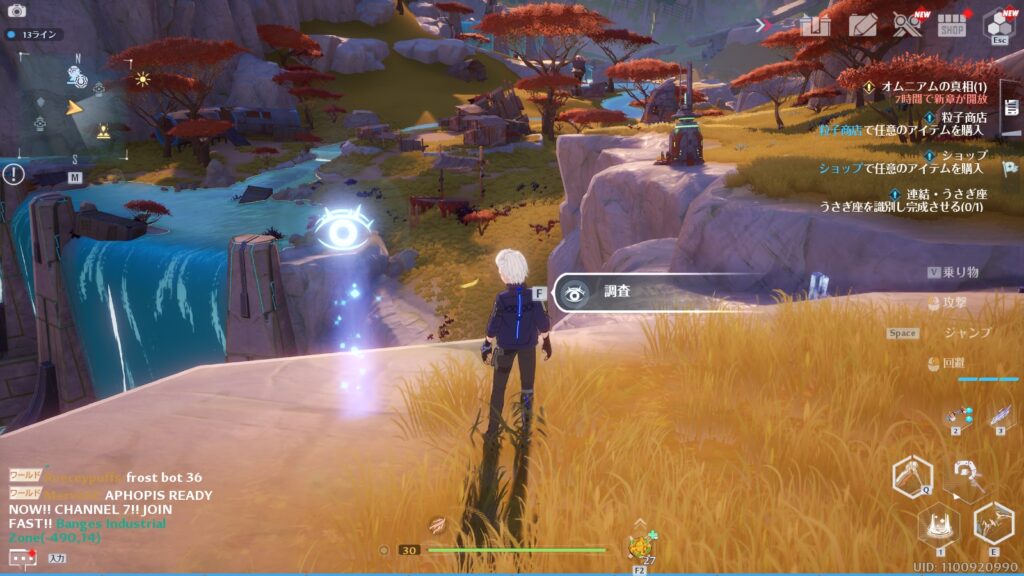Click the flag icon beside the quest tracker
Screen dimensions: 1024x576
(1010, 169)
